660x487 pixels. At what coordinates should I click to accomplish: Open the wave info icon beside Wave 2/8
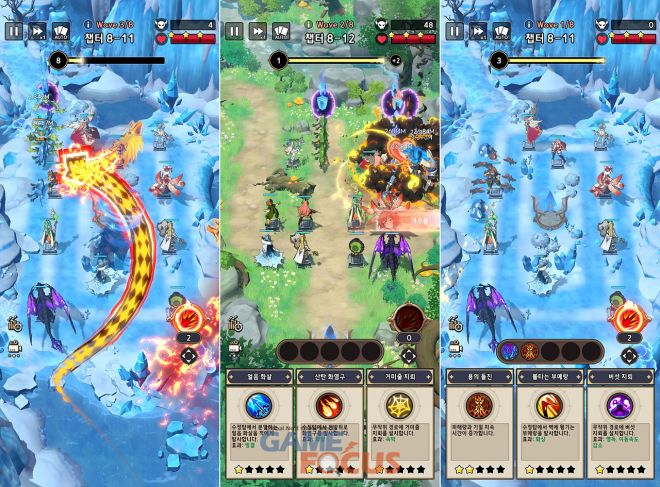tap(307, 22)
